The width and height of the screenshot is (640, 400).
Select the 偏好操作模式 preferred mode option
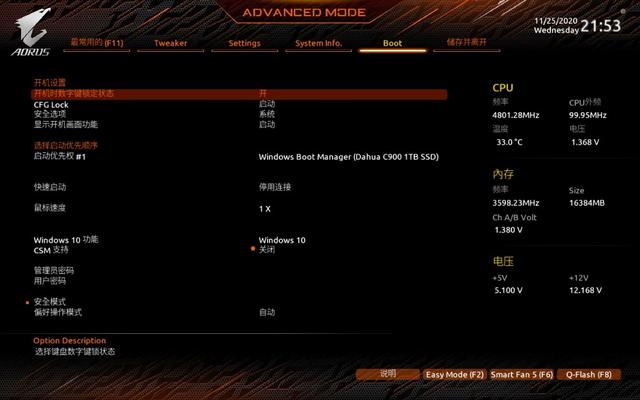pyautogui.click(x=58, y=312)
